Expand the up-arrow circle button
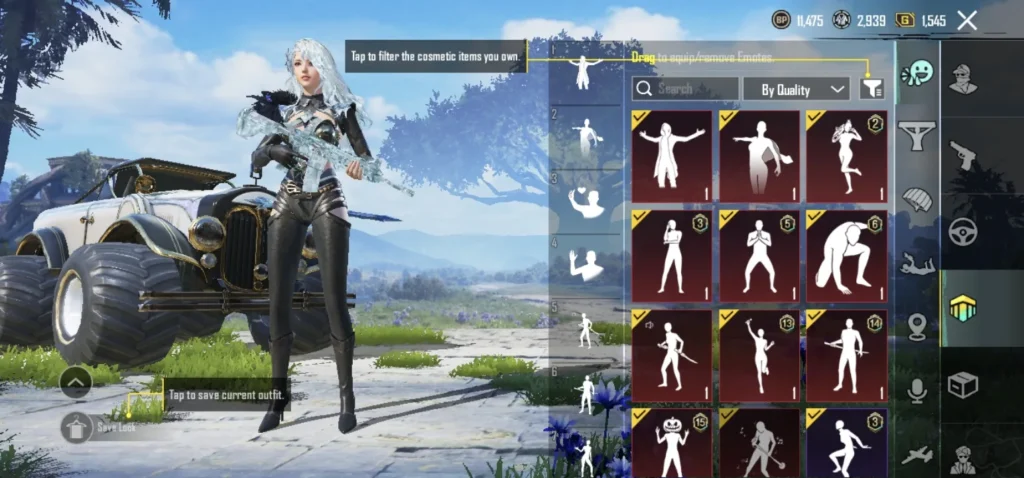Screen dimensions: 1024x478 pos(77,381)
